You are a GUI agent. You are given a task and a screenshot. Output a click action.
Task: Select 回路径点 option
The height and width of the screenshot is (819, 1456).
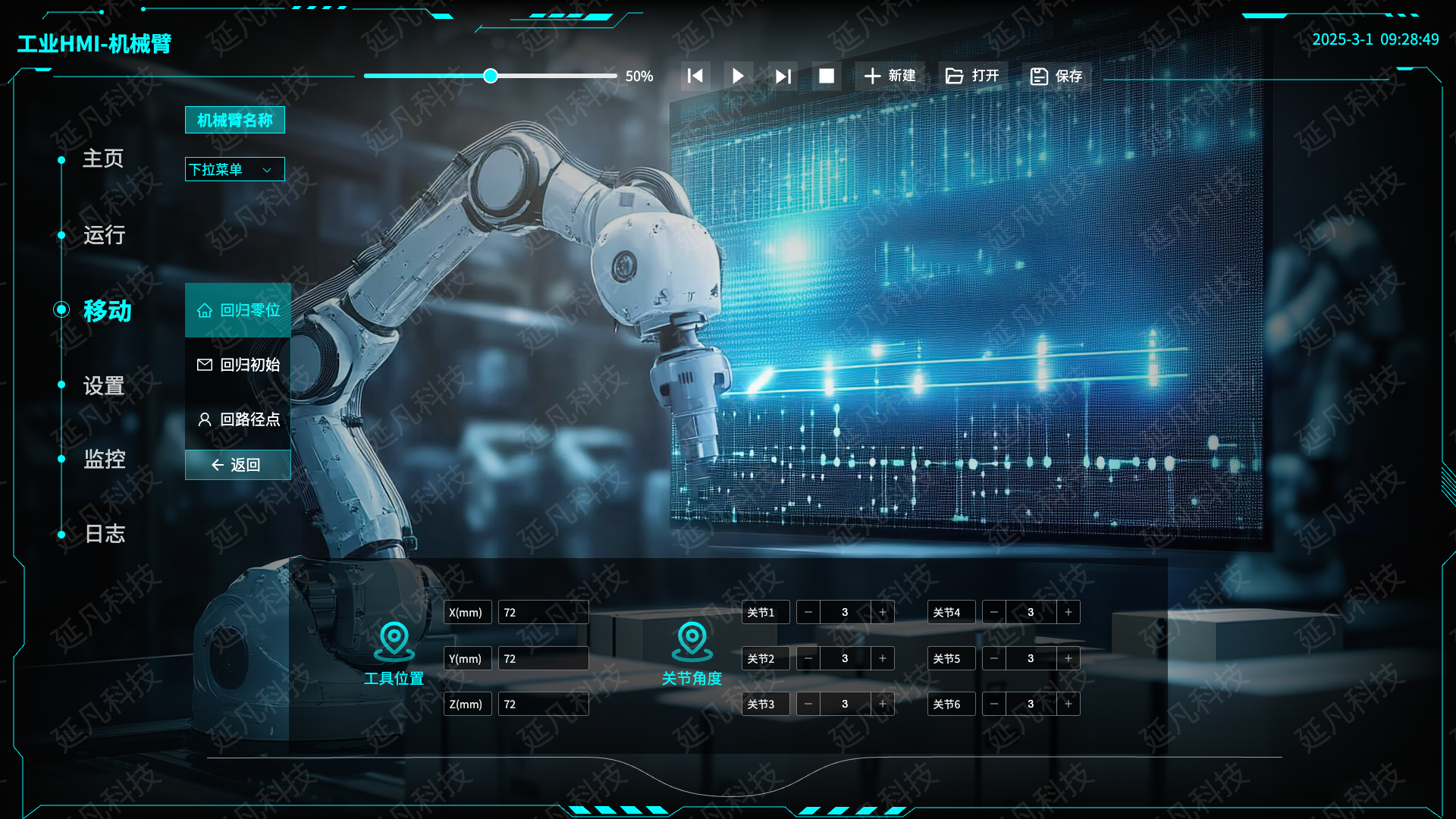coord(238,419)
